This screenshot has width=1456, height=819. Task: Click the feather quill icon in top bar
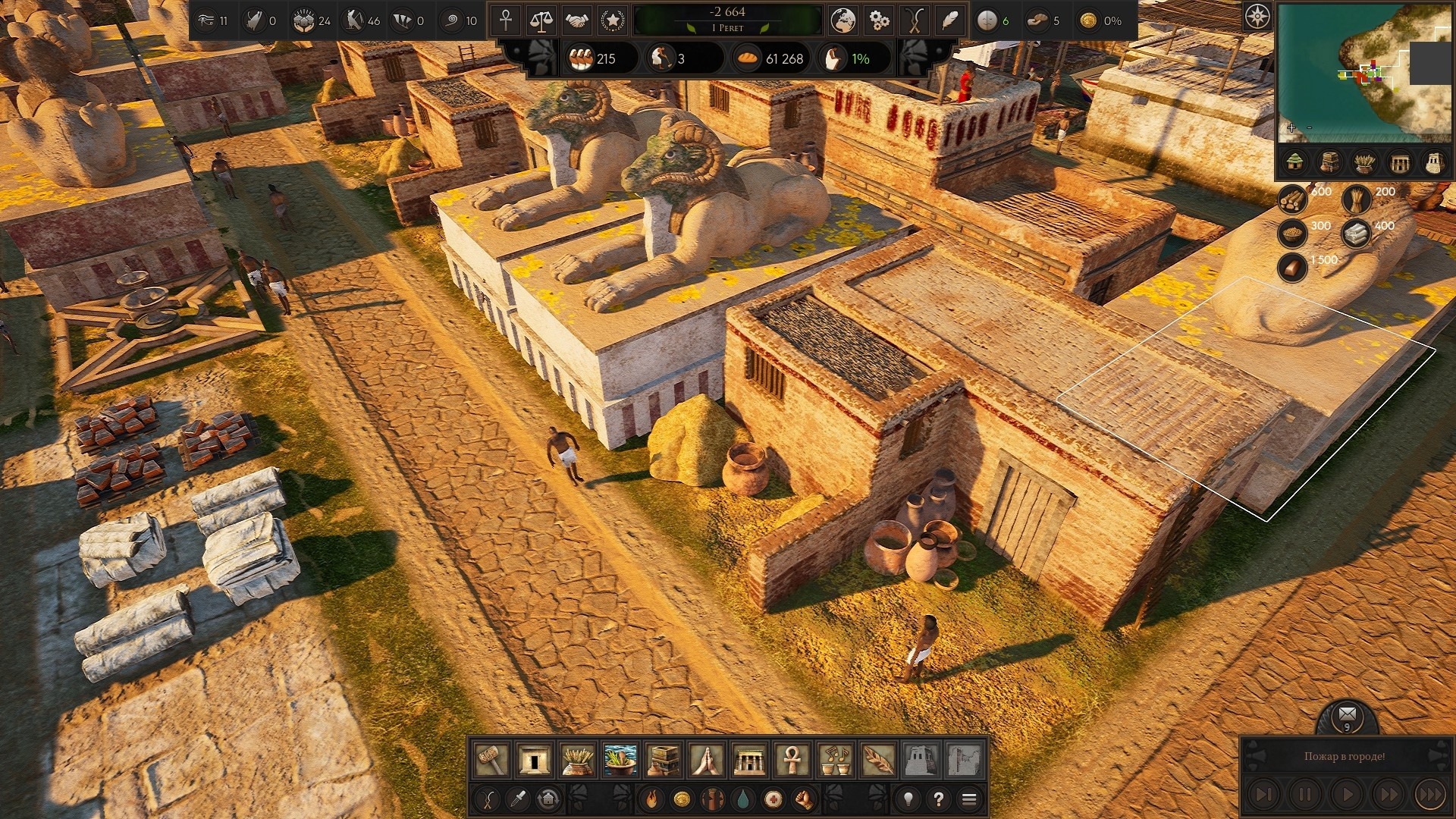pyautogui.click(x=949, y=21)
